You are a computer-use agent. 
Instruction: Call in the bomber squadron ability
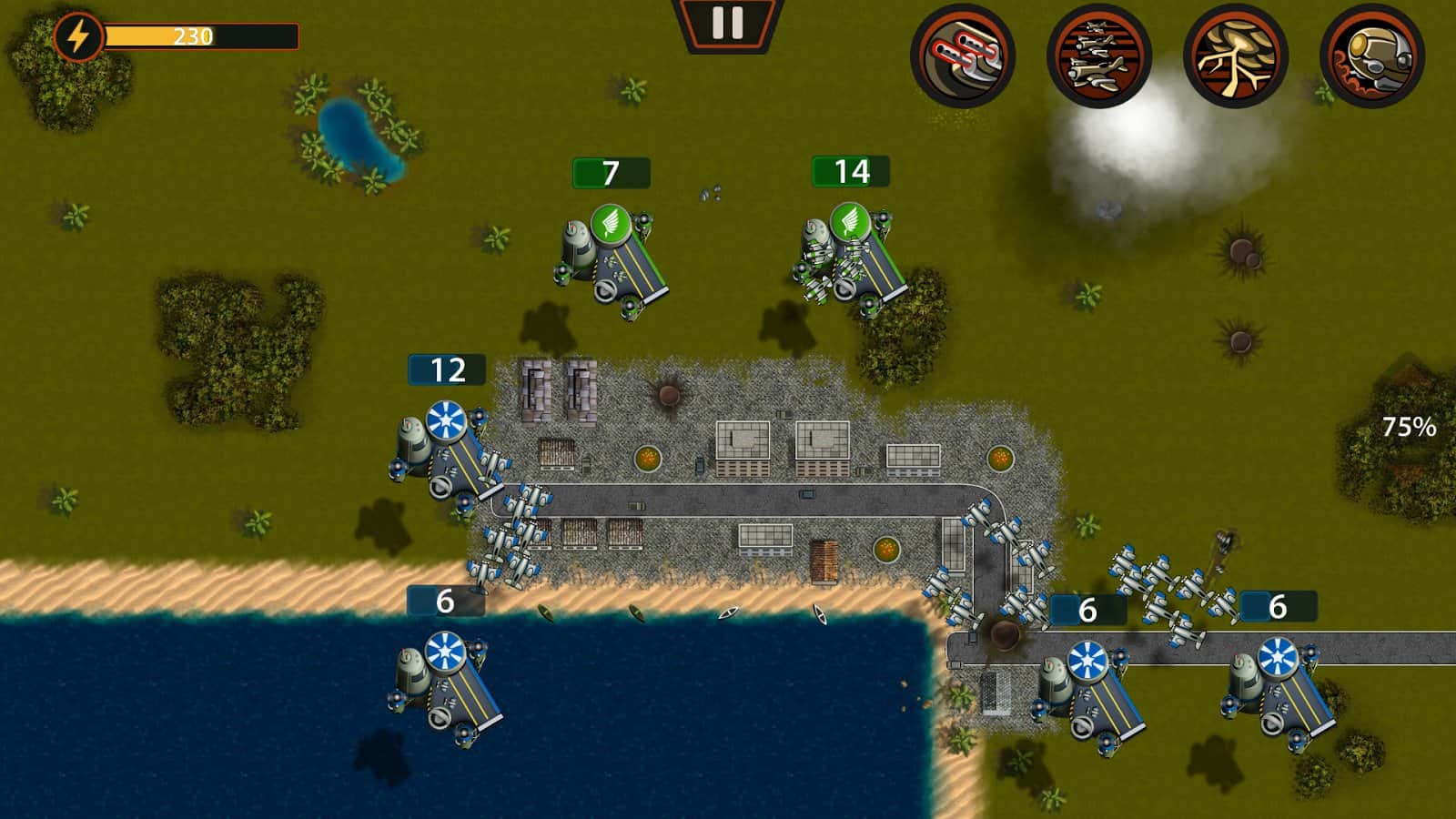[1098, 56]
